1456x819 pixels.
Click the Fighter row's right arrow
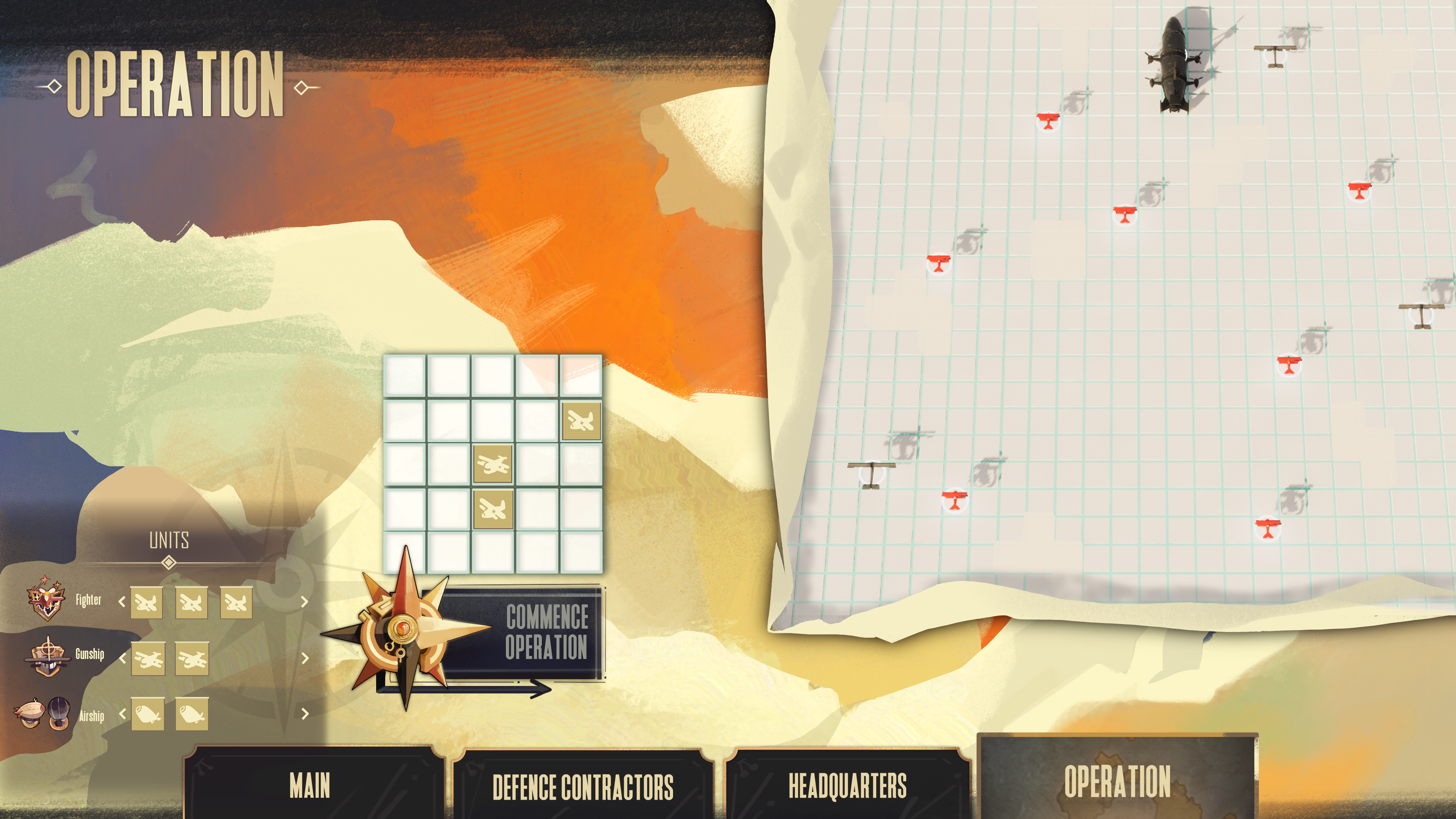coord(304,601)
